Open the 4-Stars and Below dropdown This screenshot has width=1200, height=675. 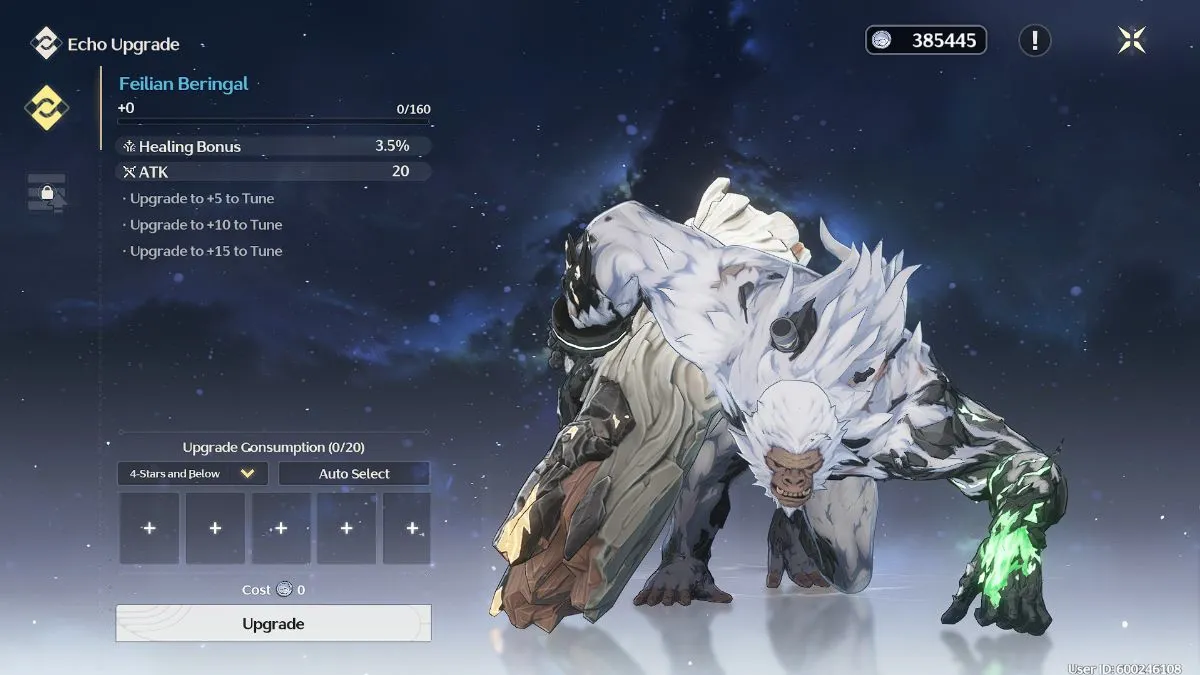click(192, 473)
